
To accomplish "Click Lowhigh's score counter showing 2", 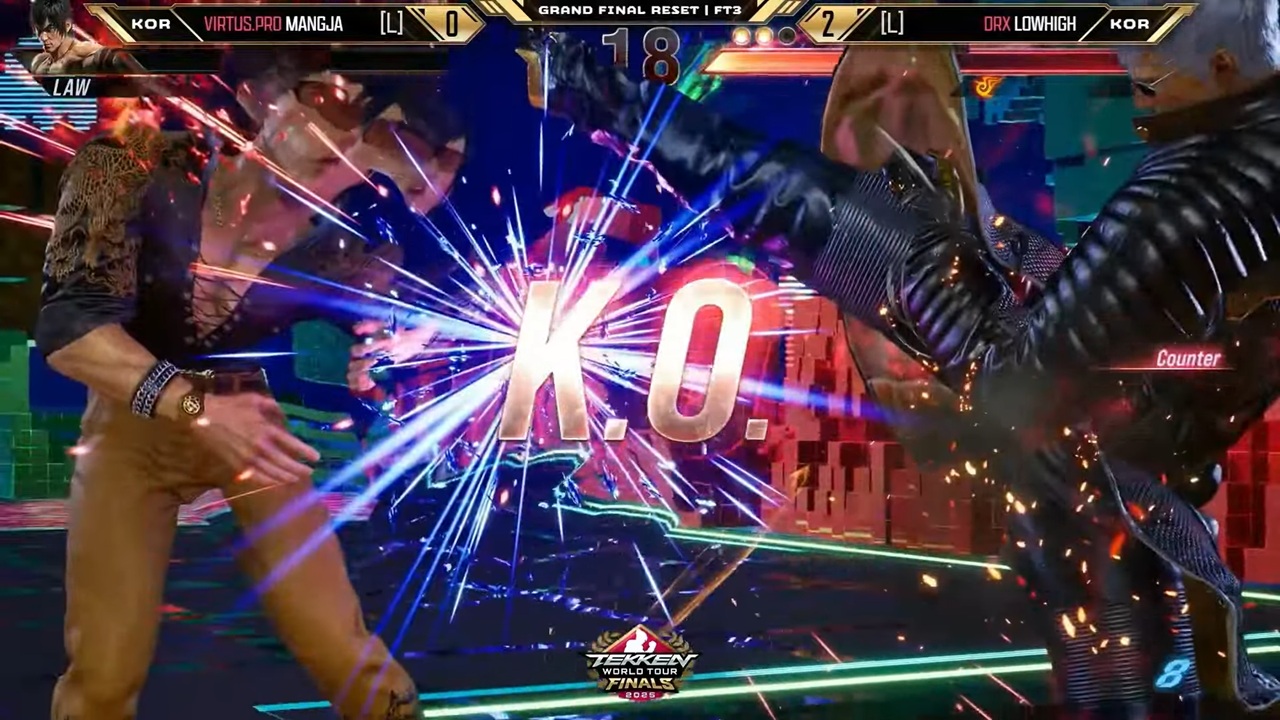I will coord(828,25).
